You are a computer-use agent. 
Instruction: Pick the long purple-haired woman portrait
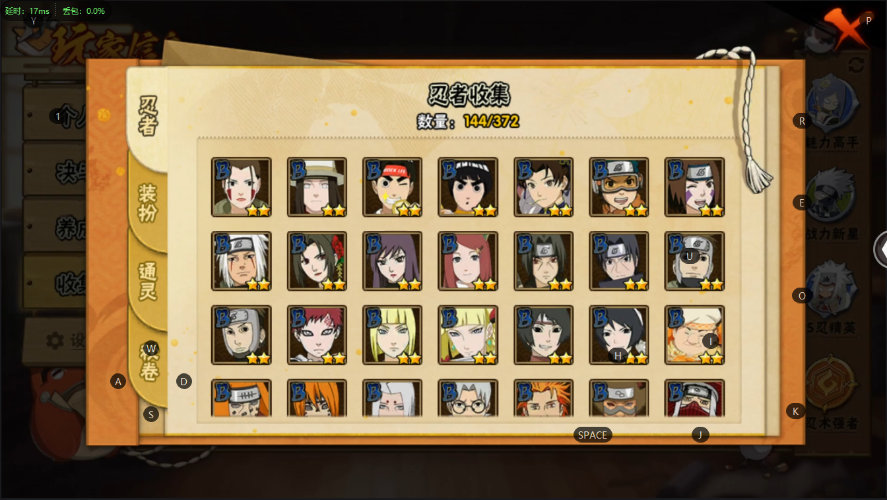point(392,261)
